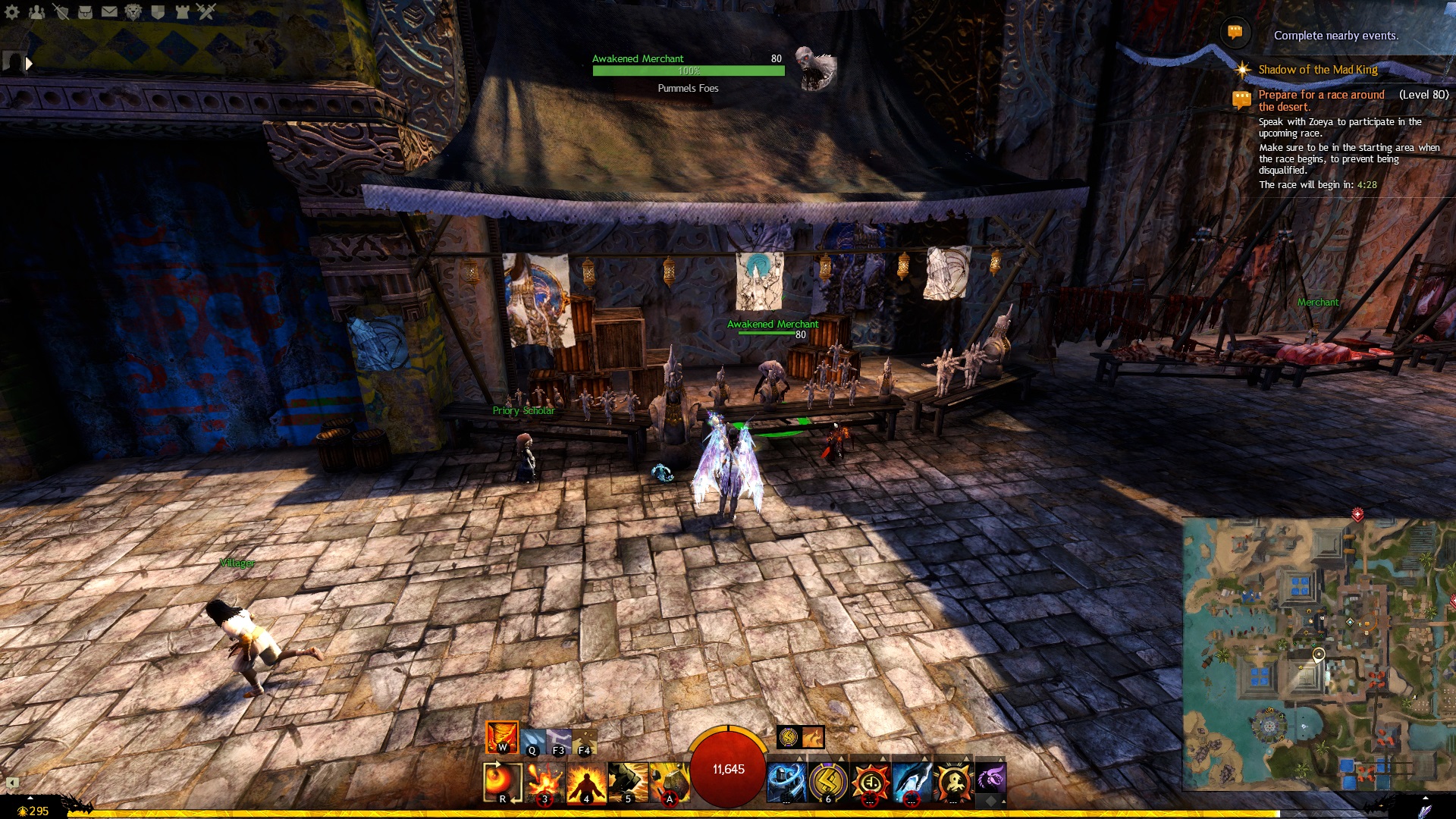
Task: Expand the party portrait arrow
Action: tap(29, 64)
